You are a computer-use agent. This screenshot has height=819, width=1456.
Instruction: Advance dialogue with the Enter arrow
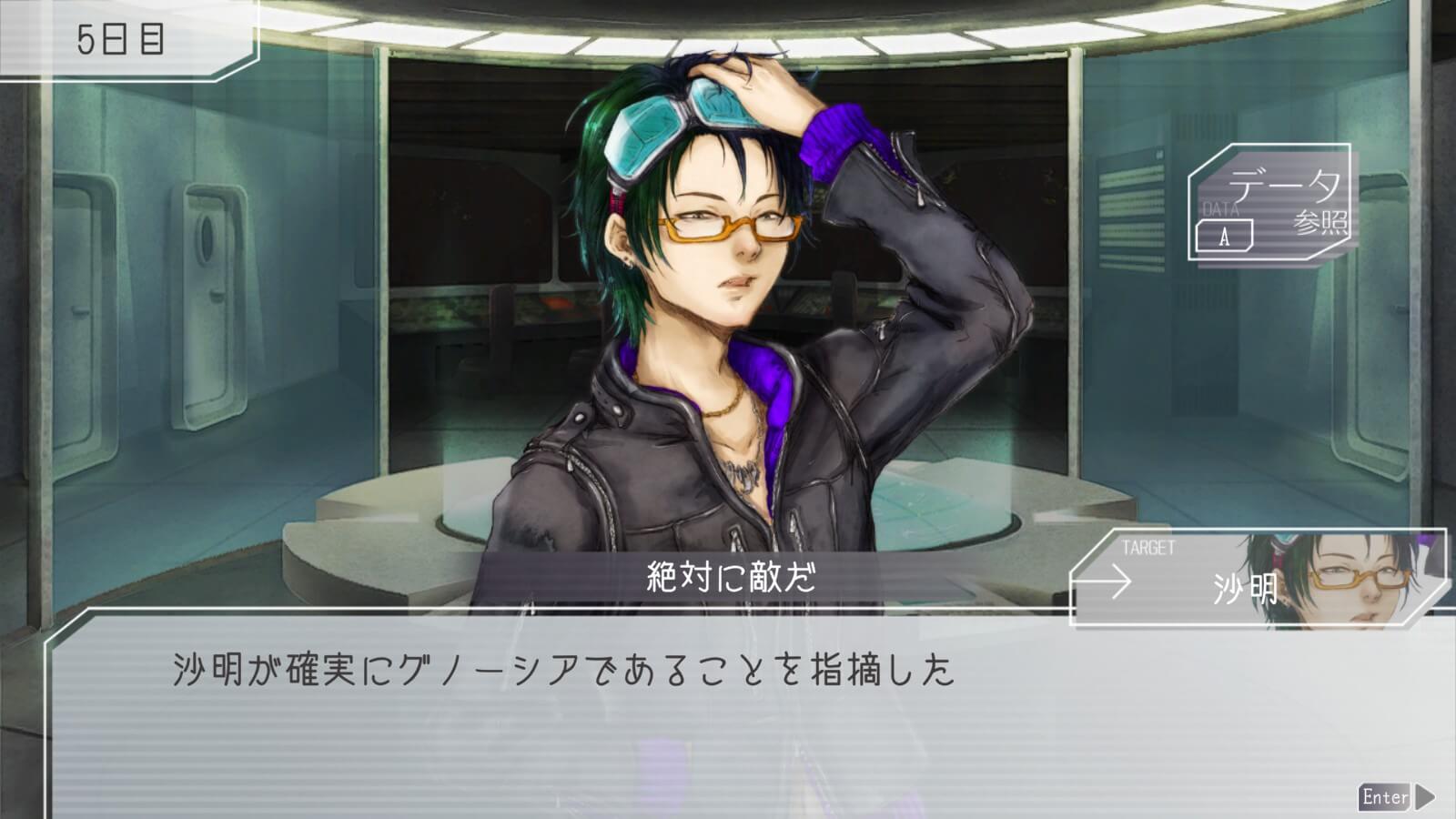coord(1397,797)
